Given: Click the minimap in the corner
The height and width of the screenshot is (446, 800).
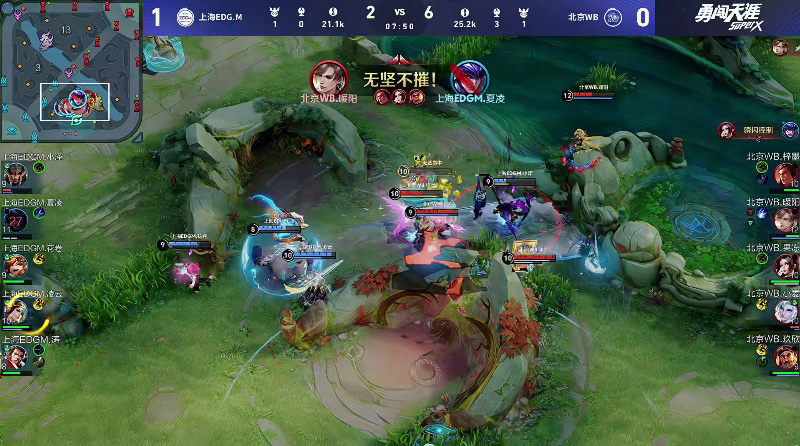Looking at the screenshot, I should pyautogui.click(x=68, y=68).
